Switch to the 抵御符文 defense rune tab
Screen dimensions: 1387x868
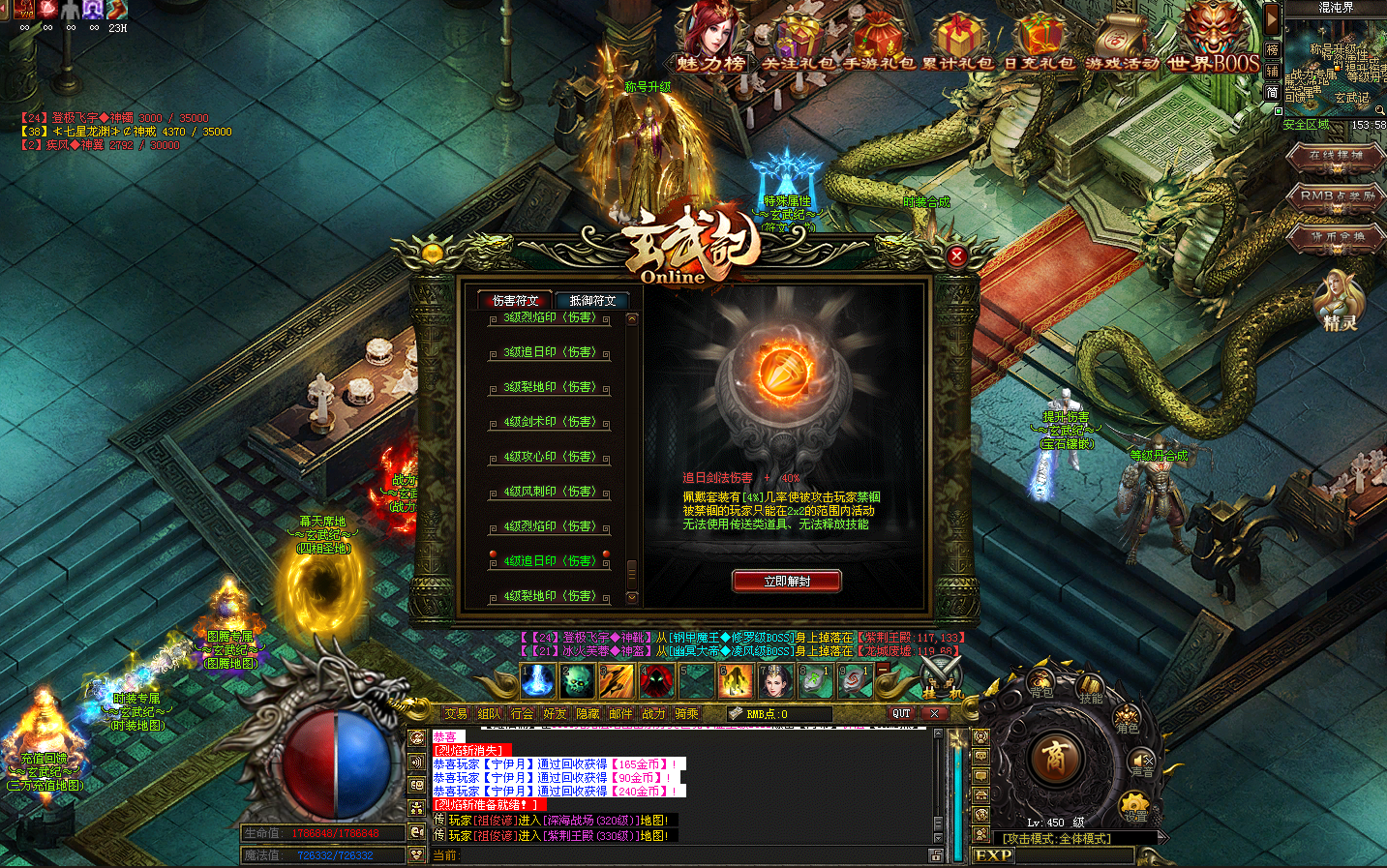coord(592,301)
